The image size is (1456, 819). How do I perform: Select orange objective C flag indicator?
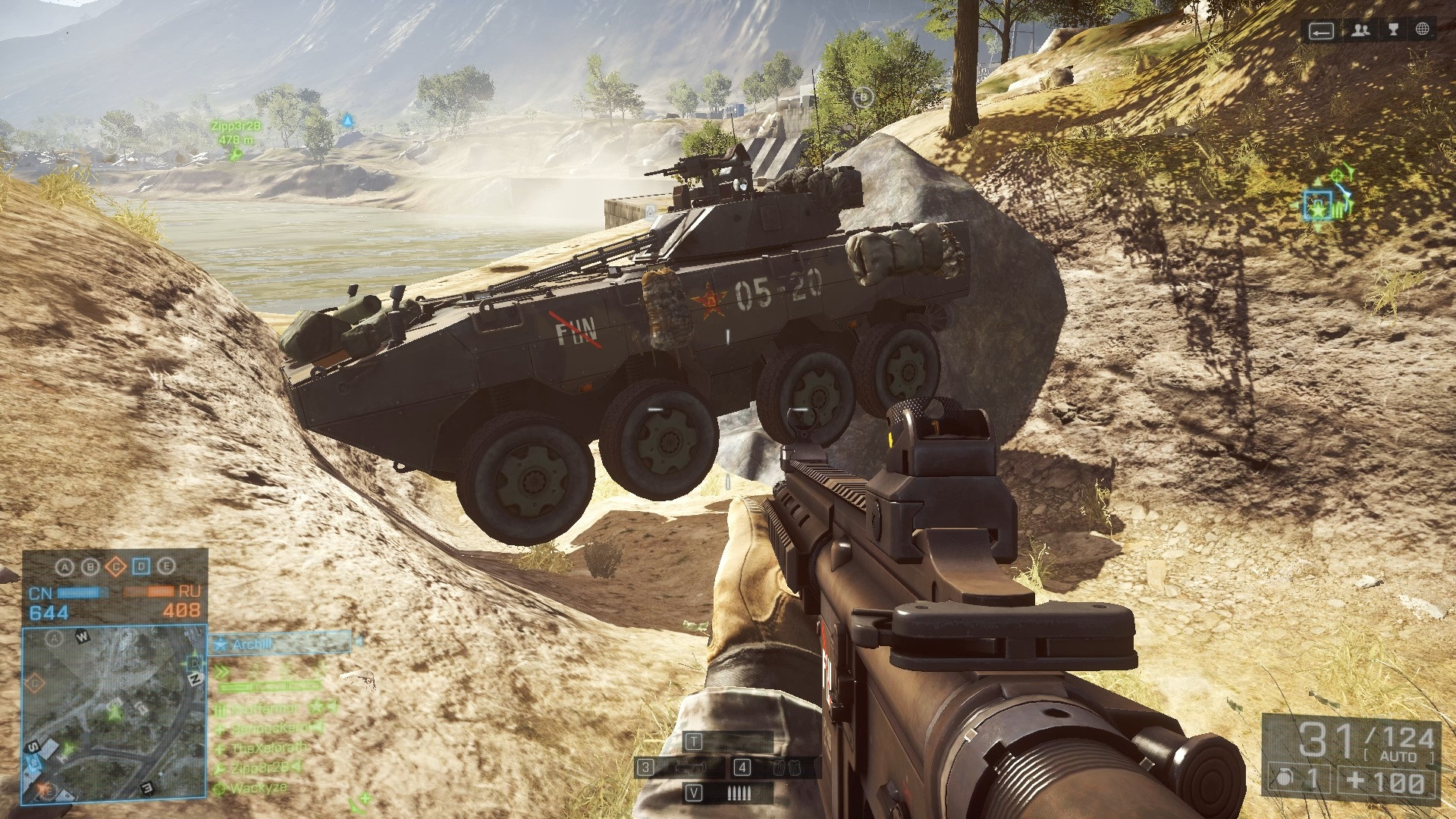pos(116,566)
